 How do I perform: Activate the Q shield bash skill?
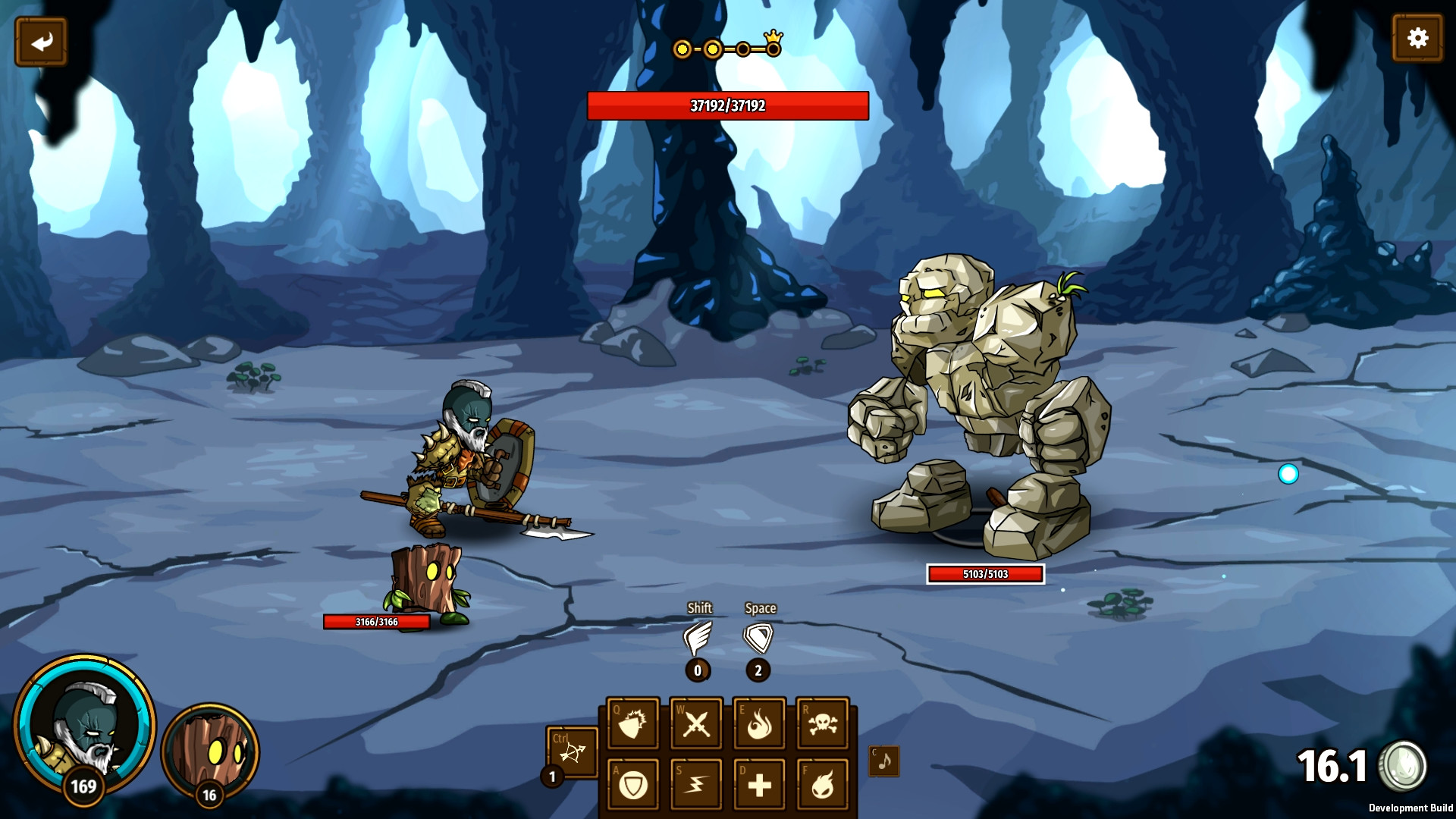tap(634, 723)
